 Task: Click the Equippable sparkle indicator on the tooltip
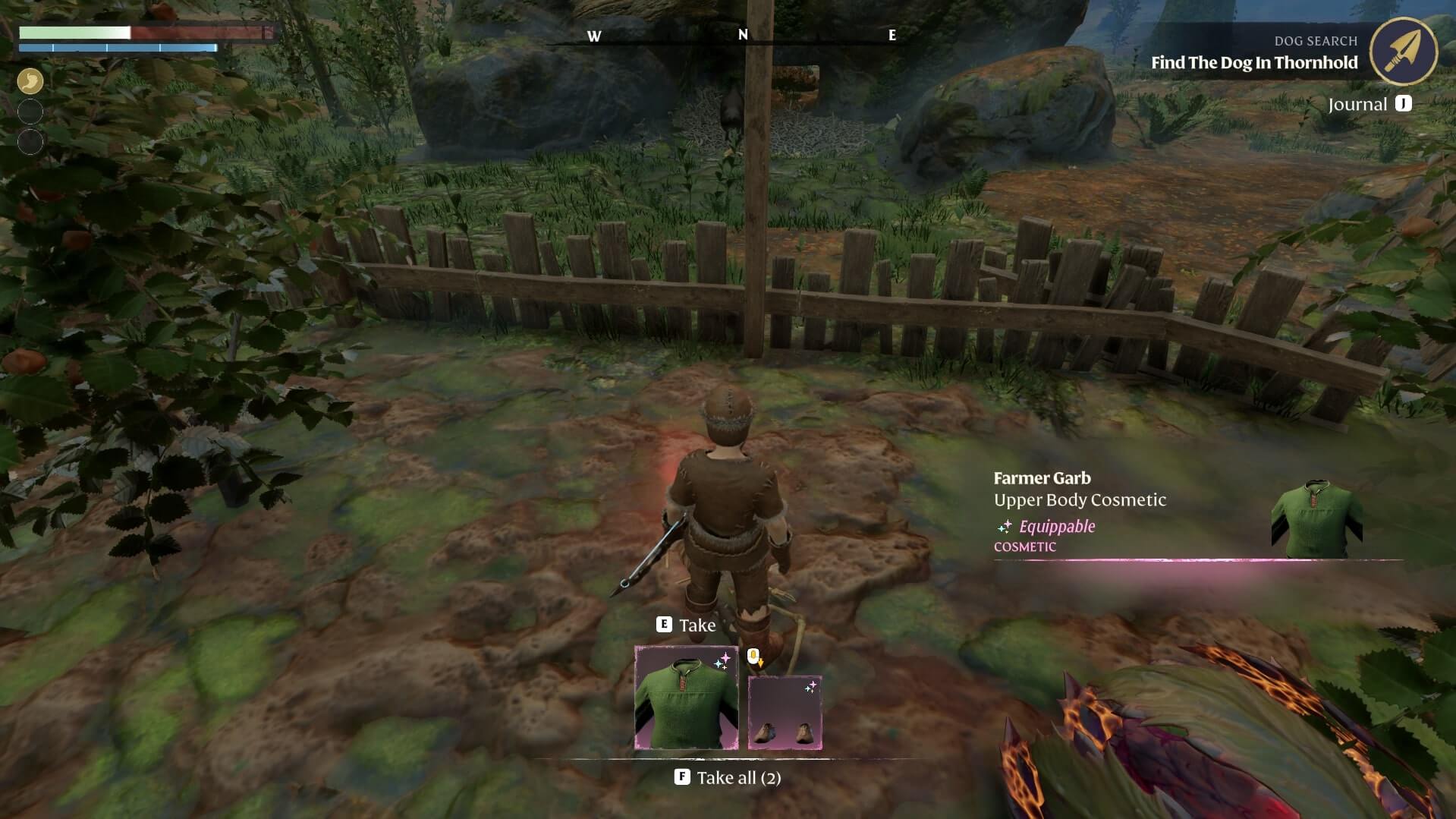pyautogui.click(x=1005, y=526)
